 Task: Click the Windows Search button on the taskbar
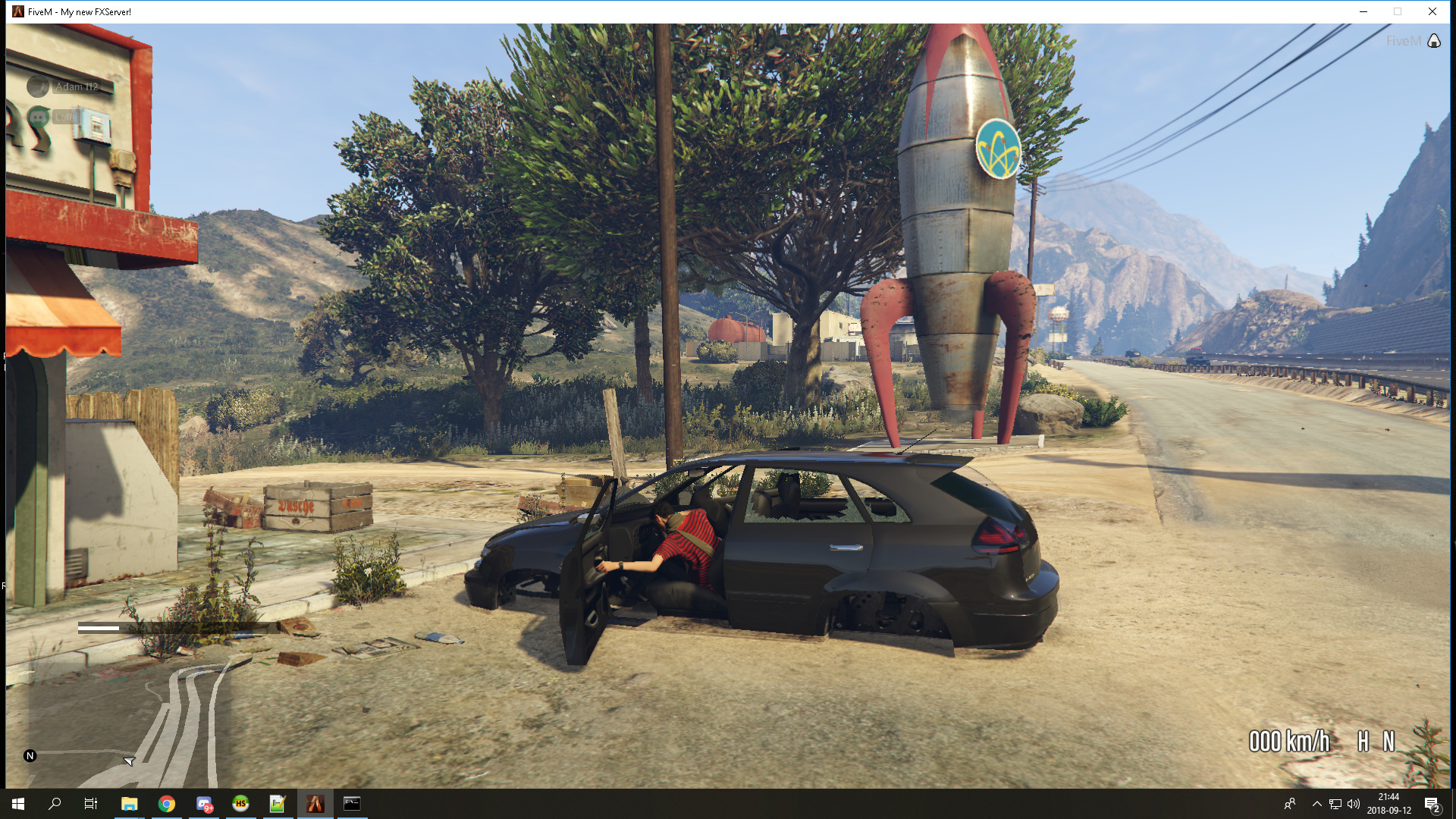pyautogui.click(x=53, y=804)
